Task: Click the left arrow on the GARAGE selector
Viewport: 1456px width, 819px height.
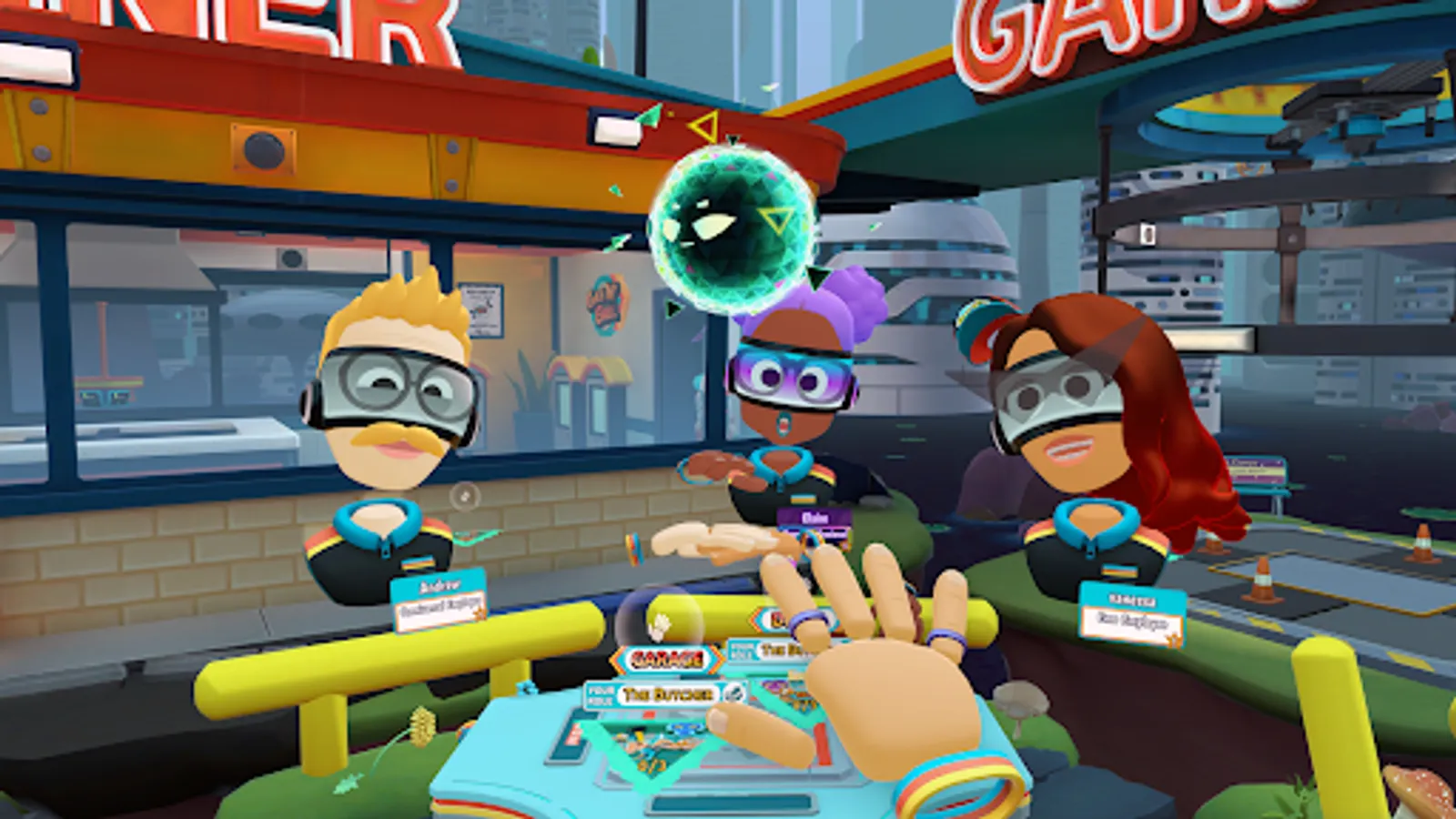Action: [617, 658]
